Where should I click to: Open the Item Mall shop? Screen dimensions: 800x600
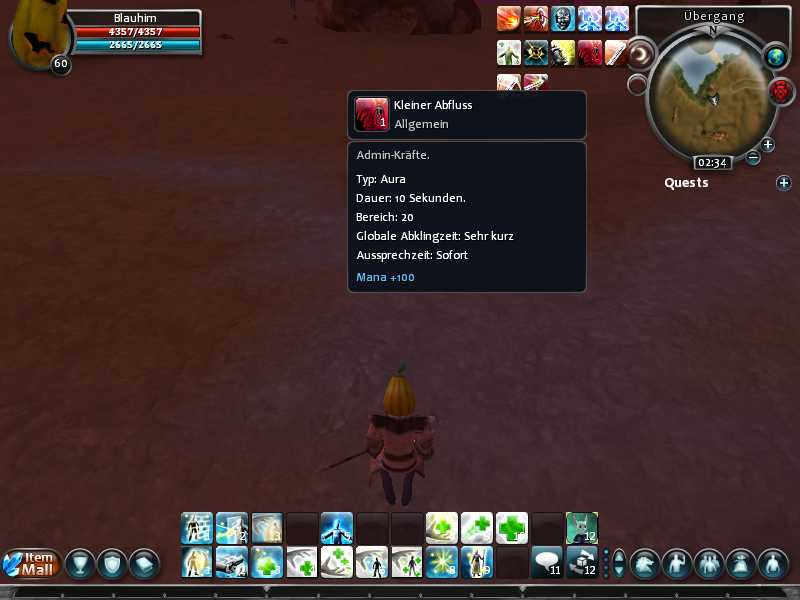[x=33, y=563]
